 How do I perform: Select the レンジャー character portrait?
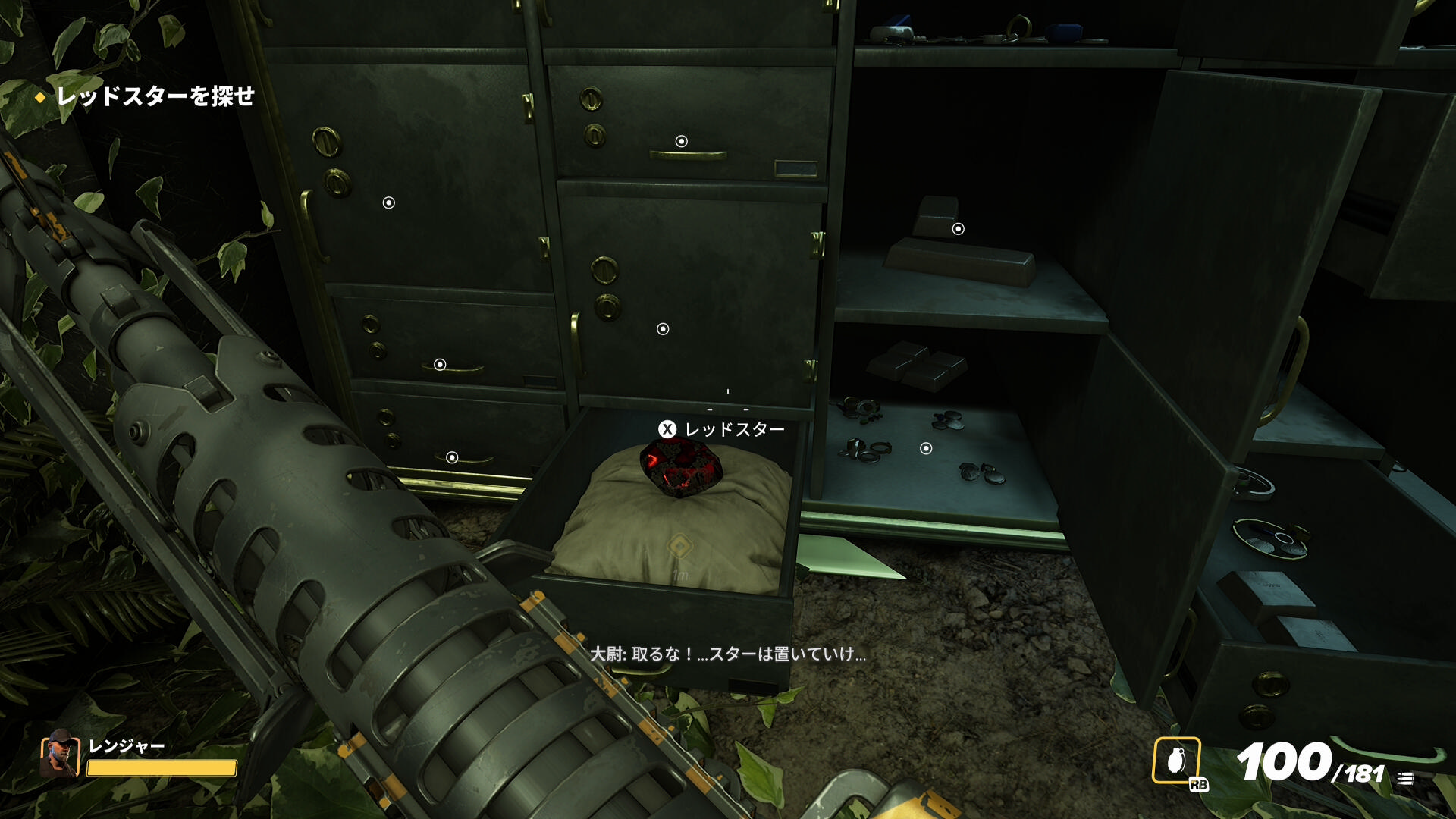(x=60, y=755)
